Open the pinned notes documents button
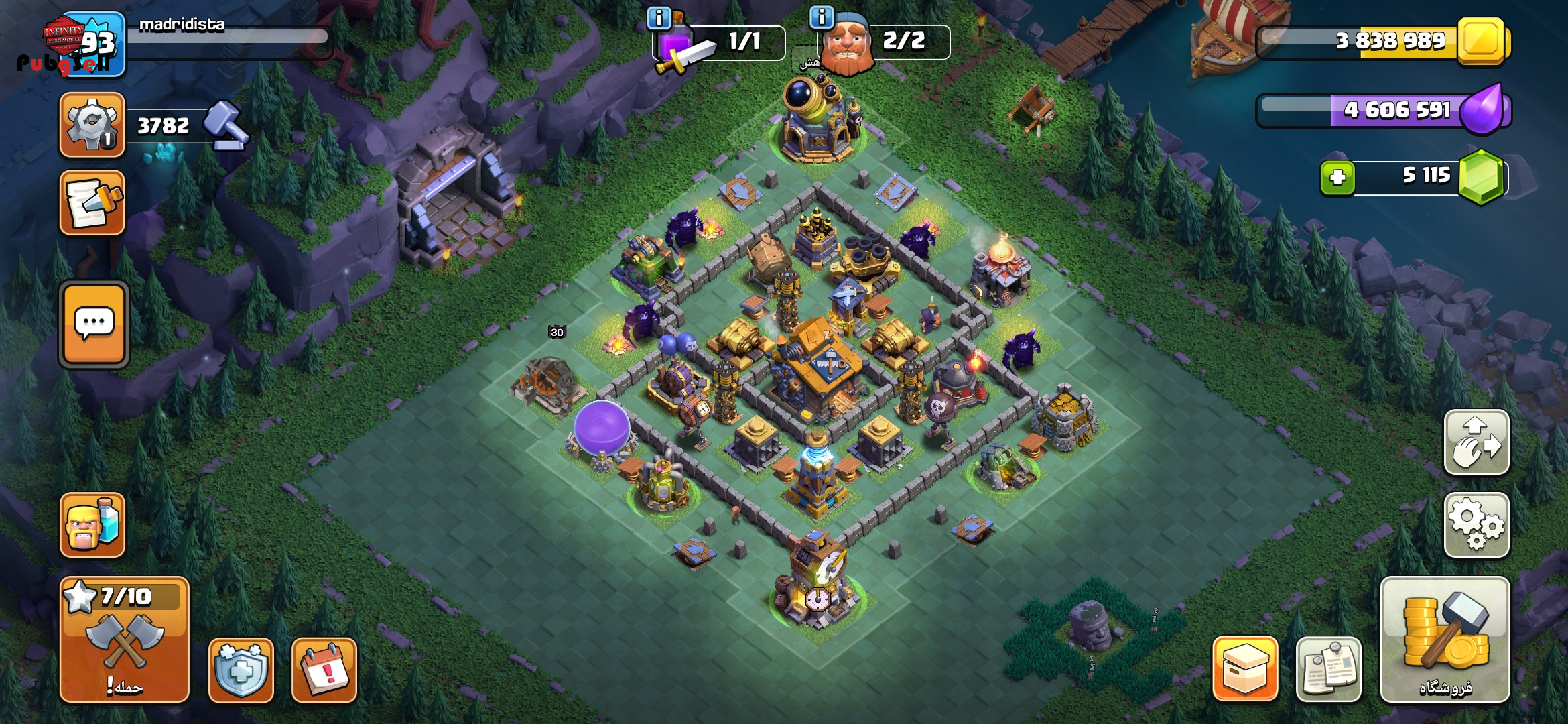Viewport: 1568px width, 724px height. coord(1328,668)
